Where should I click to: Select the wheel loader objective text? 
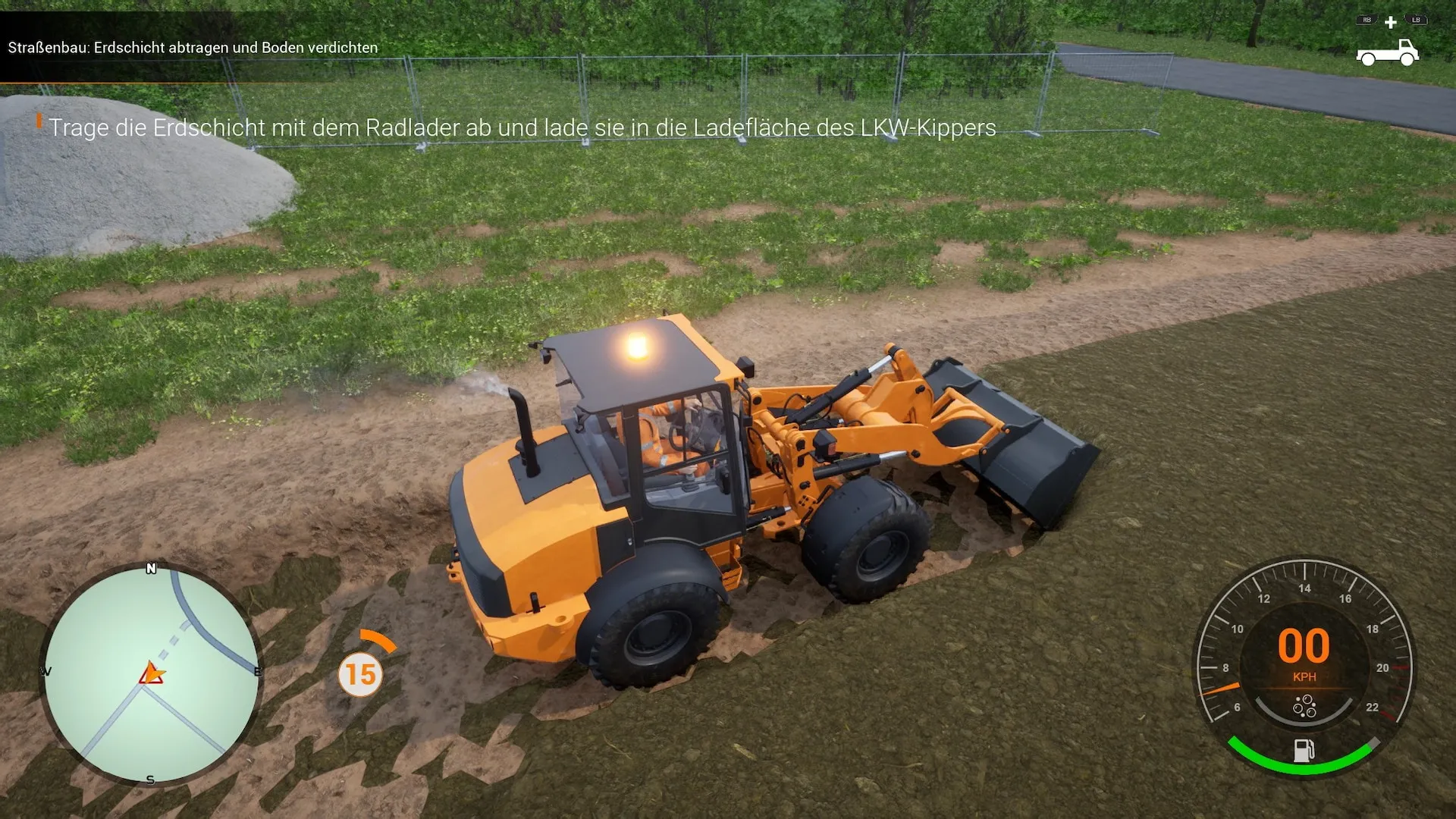click(x=522, y=127)
